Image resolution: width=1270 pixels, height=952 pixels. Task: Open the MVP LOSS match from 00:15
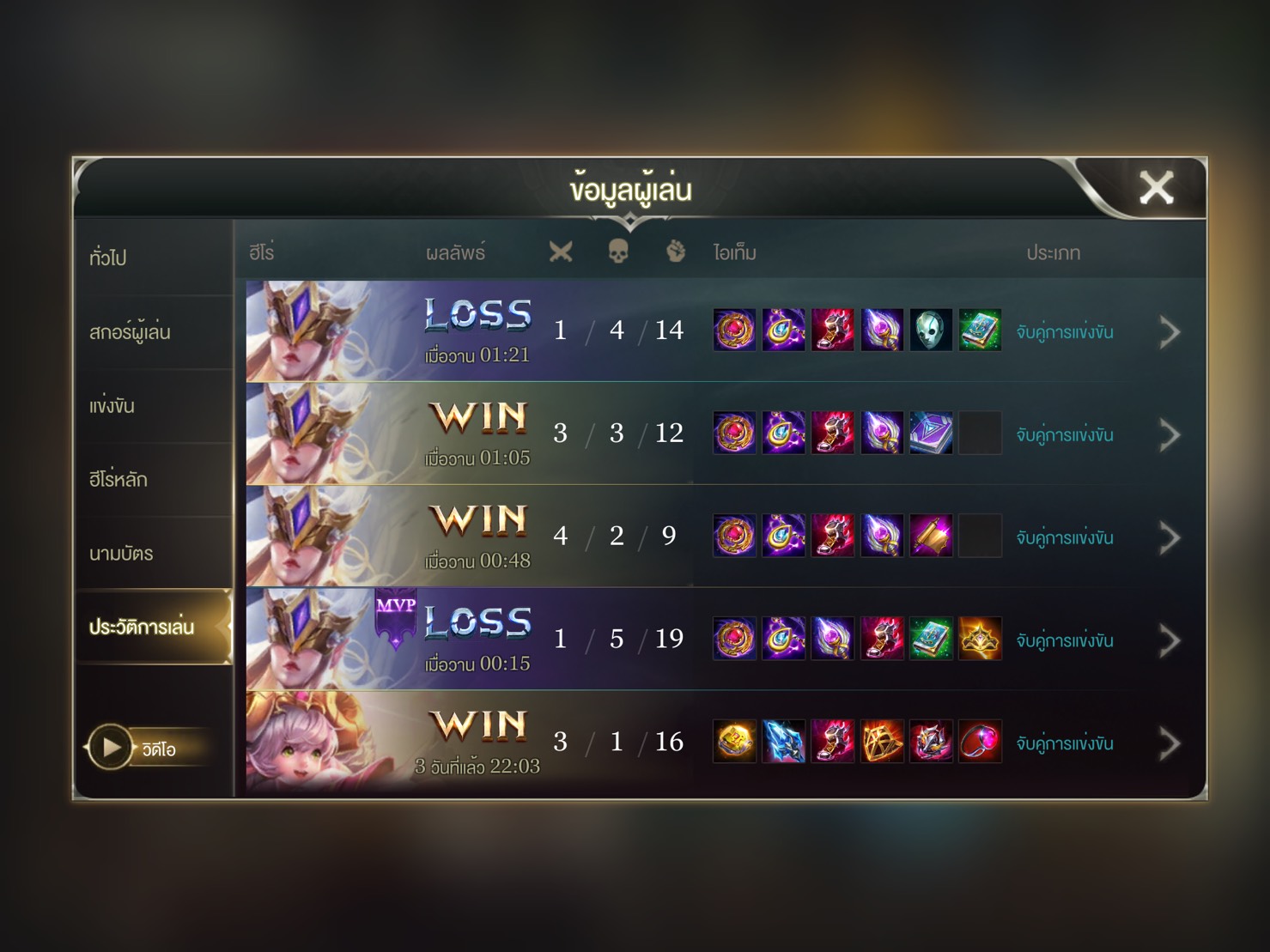click(x=477, y=640)
